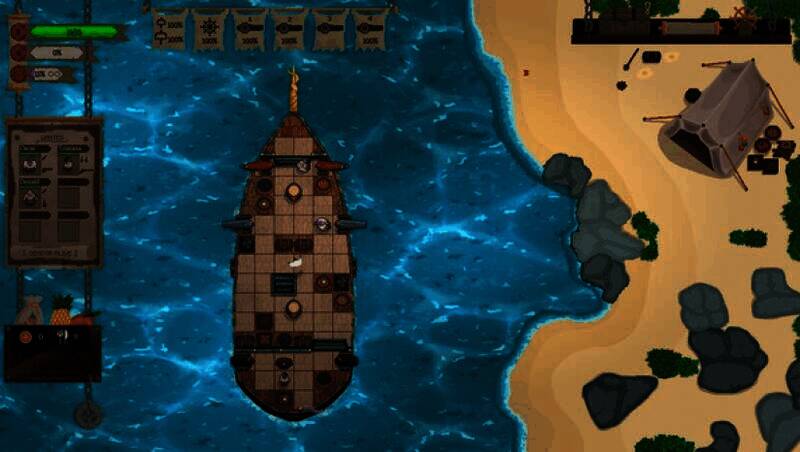Viewport: 800px width, 452px height.
Task: Choose cannon banner number 3
Action: click(x=329, y=29)
